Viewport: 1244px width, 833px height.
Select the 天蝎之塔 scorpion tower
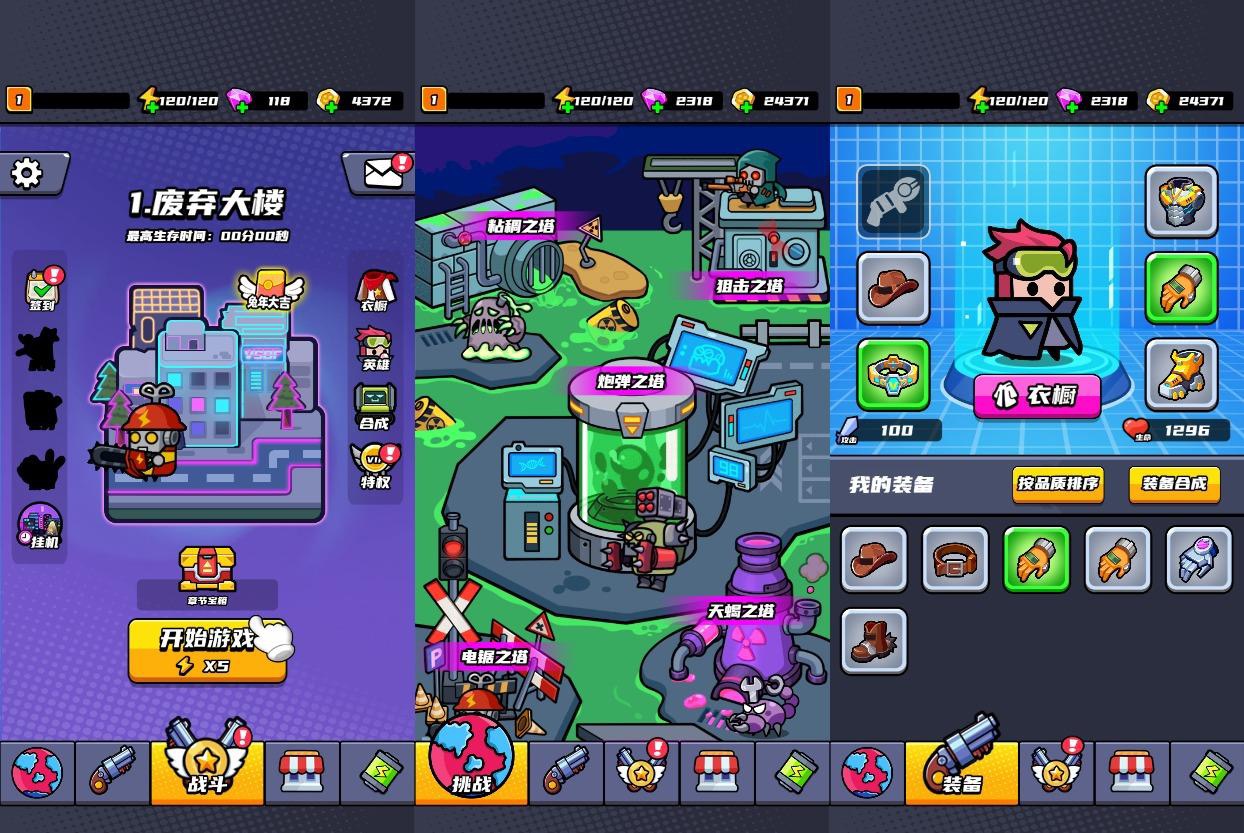(741, 610)
